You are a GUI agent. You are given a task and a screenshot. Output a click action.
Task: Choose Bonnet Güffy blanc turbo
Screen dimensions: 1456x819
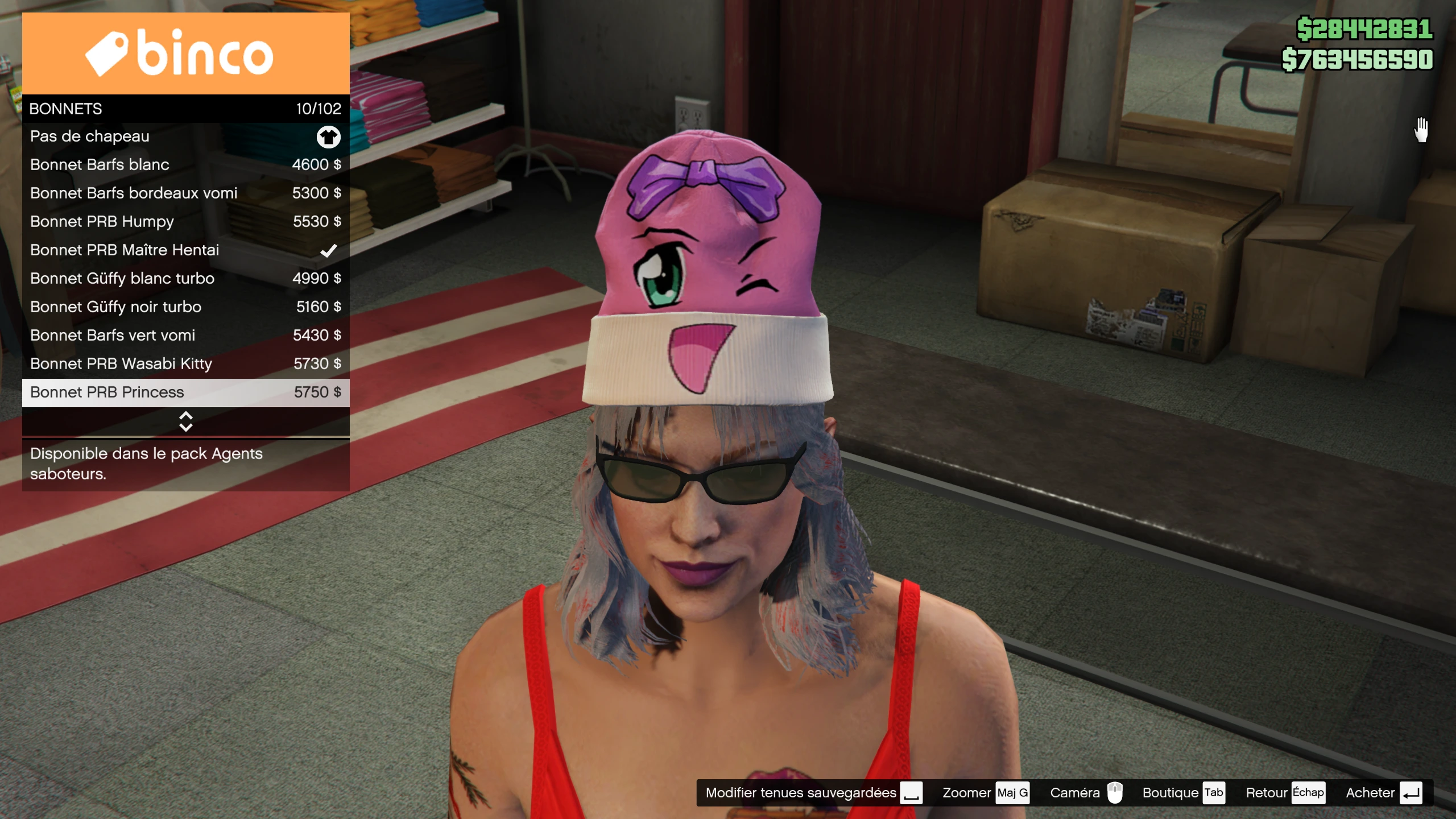[x=185, y=279]
